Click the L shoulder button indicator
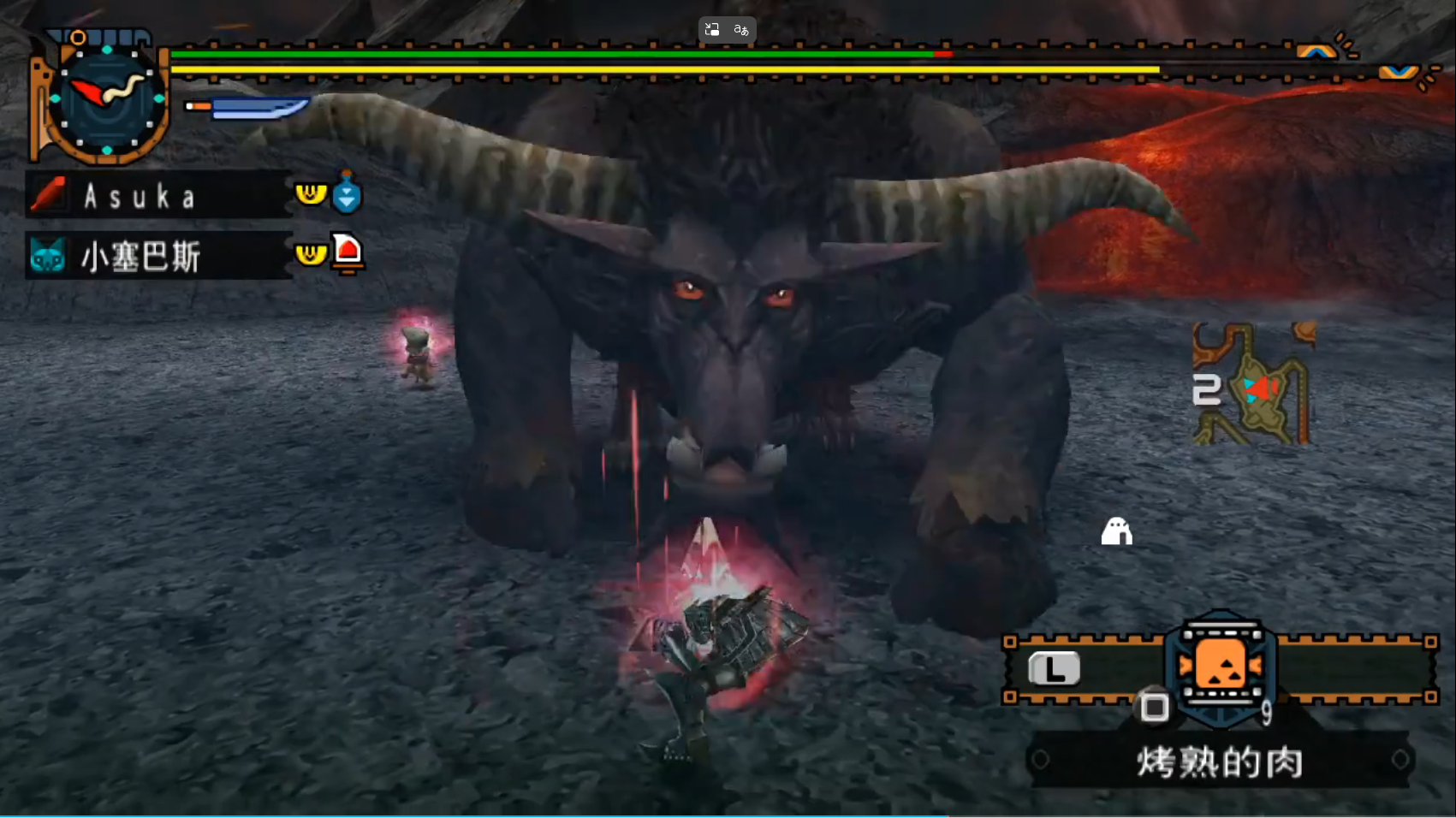This screenshot has width=1456, height=818. (1055, 668)
